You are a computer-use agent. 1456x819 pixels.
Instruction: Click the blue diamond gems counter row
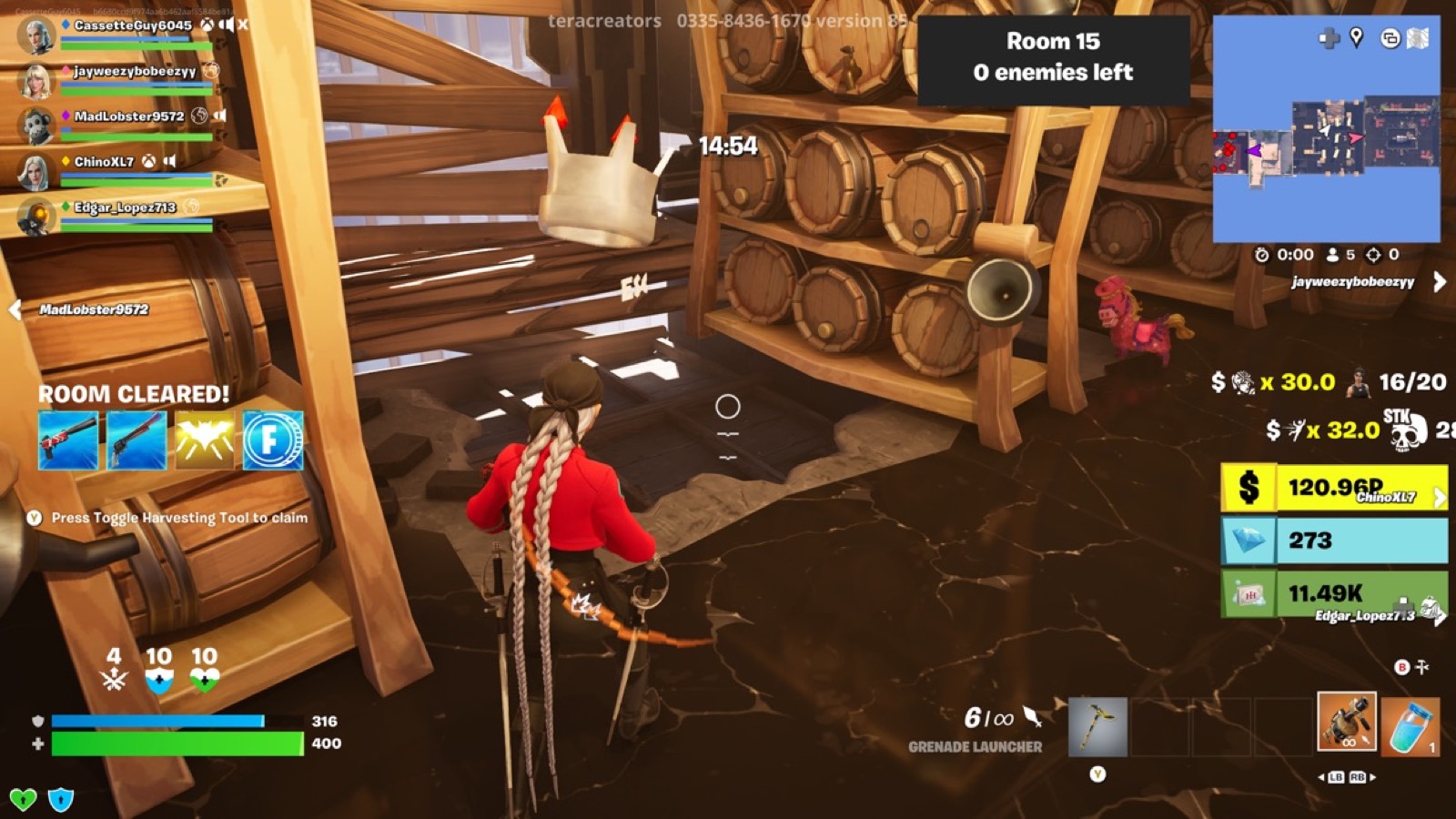[x=1334, y=541]
